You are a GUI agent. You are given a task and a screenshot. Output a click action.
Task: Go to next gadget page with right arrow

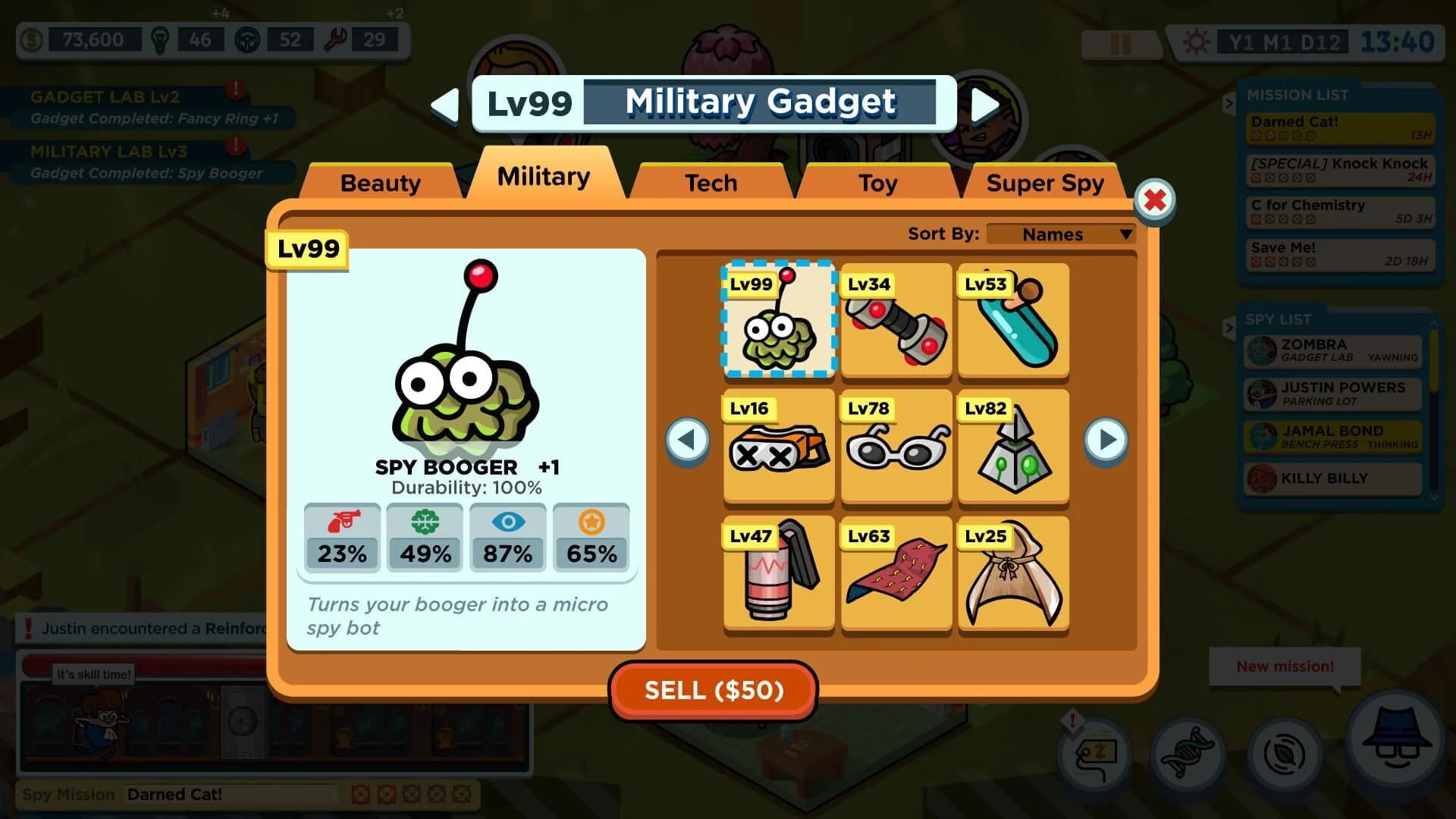click(1105, 441)
